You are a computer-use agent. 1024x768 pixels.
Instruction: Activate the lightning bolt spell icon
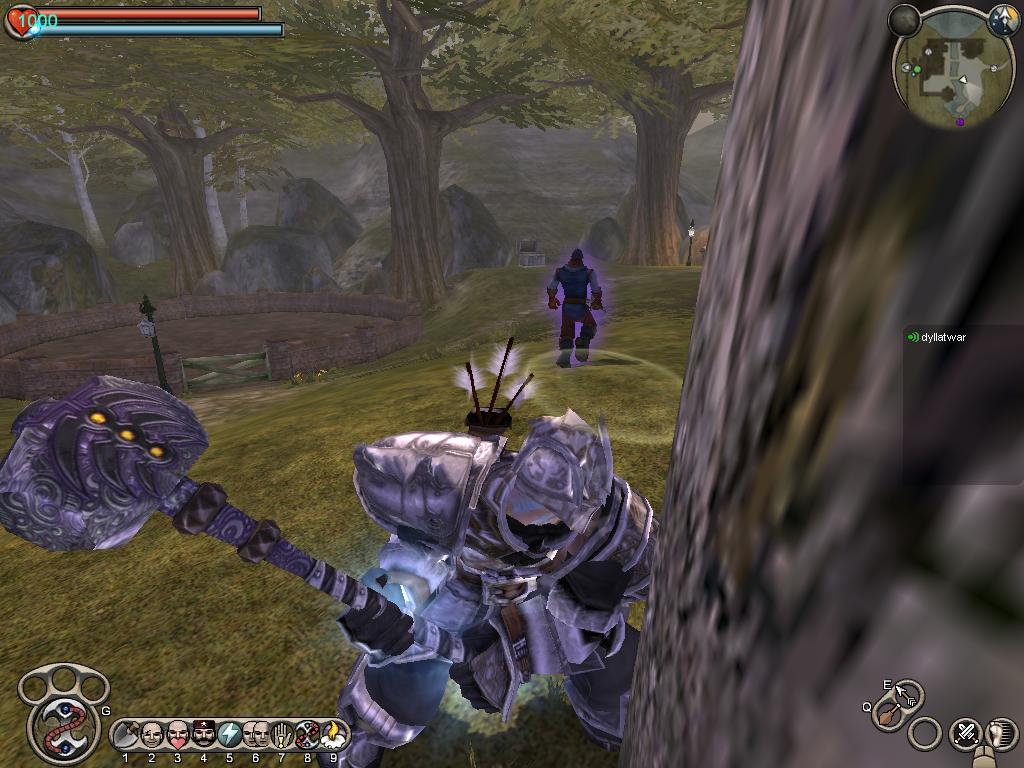229,735
